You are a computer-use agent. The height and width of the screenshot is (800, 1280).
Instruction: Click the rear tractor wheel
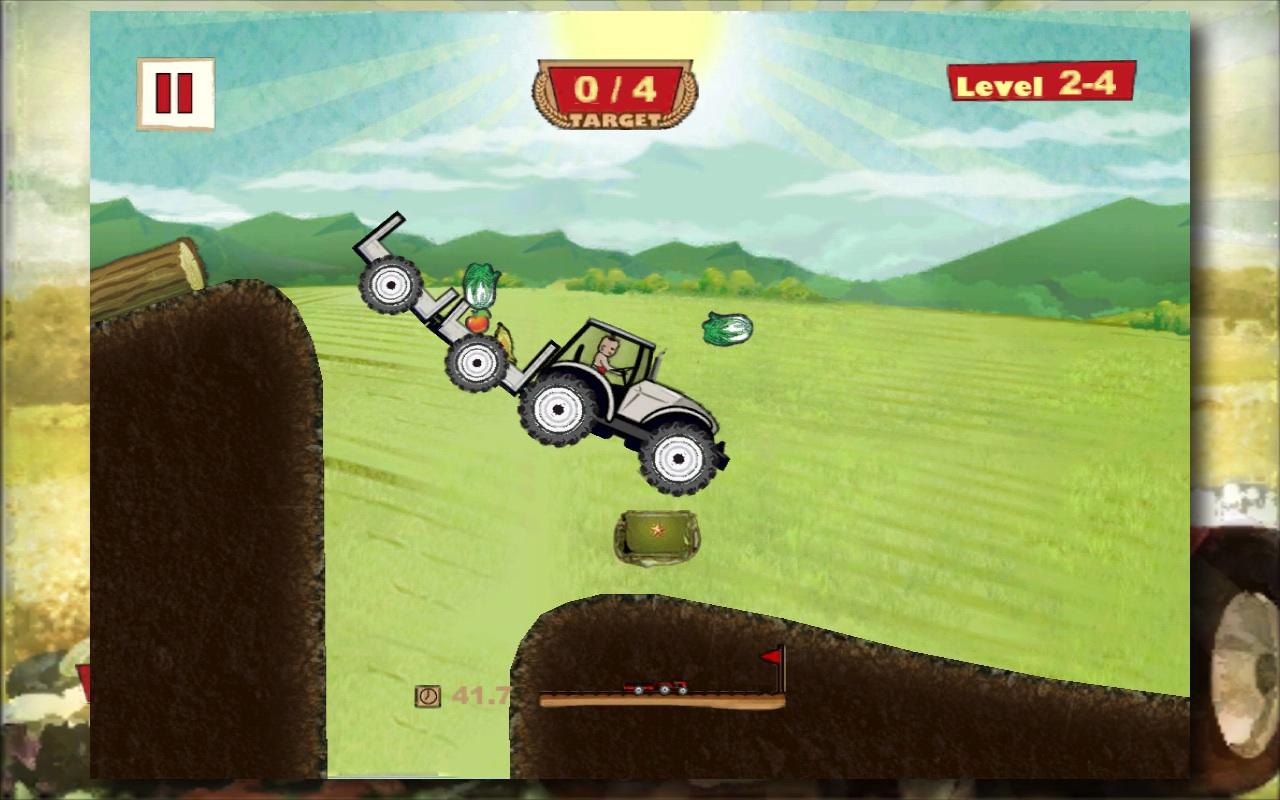click(559, 408)
